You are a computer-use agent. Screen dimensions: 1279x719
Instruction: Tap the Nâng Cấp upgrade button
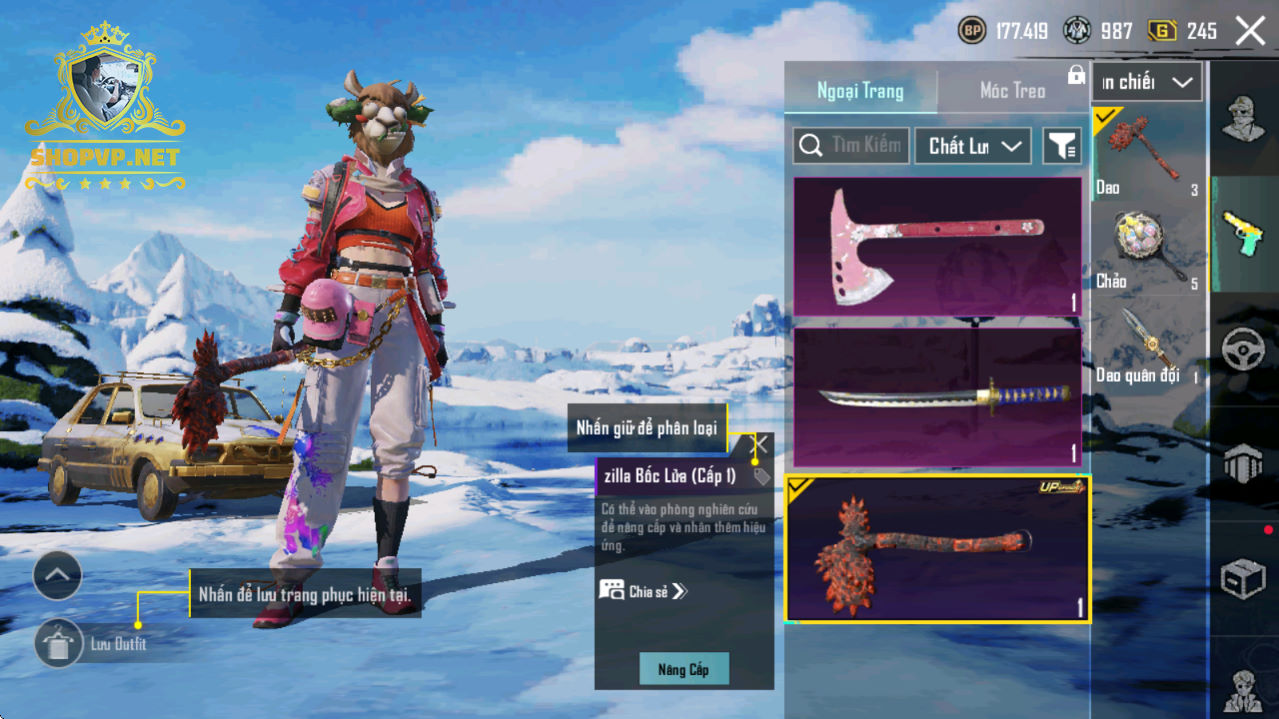(684, 669)
